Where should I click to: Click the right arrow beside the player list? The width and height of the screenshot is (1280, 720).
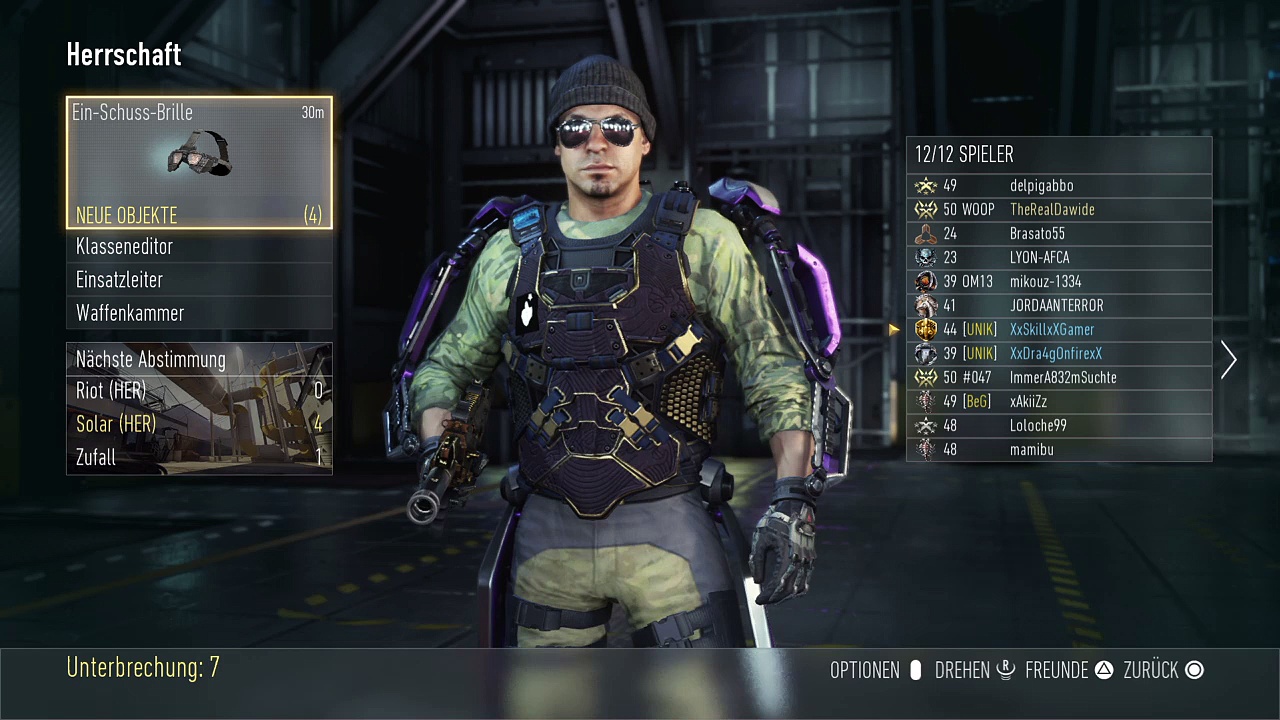1229,360
